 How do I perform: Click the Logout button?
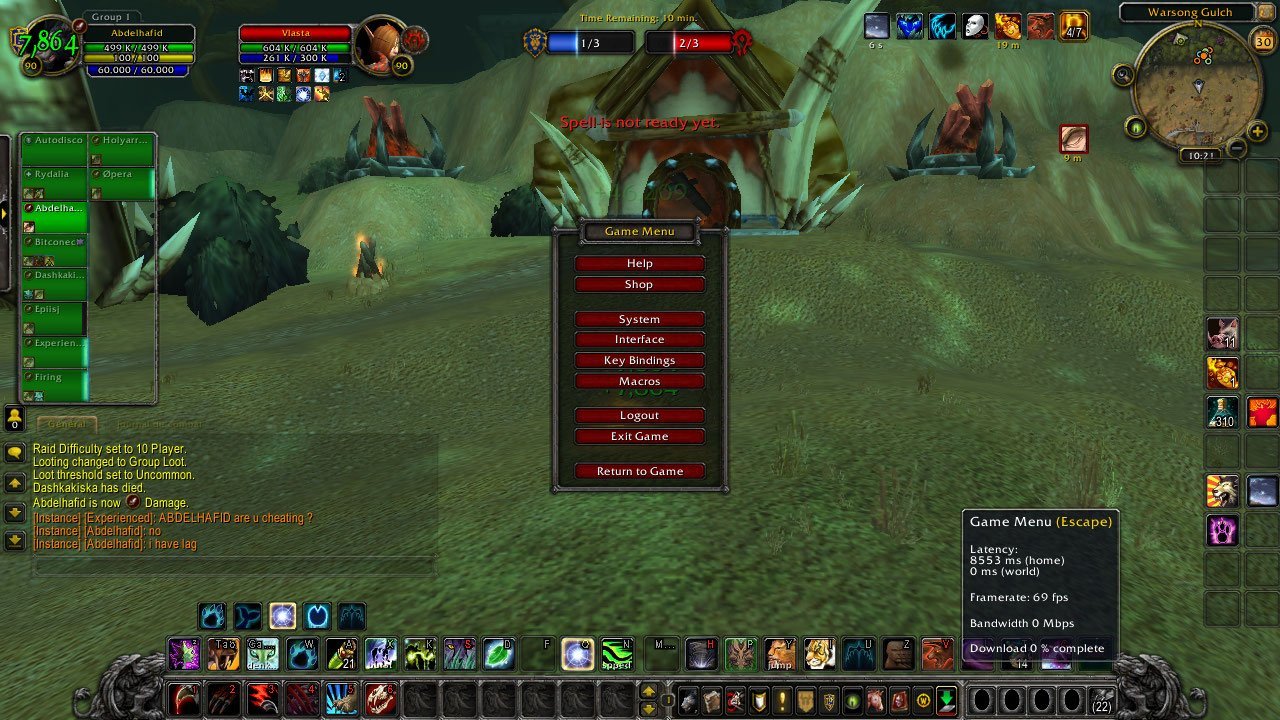[639, 415]
